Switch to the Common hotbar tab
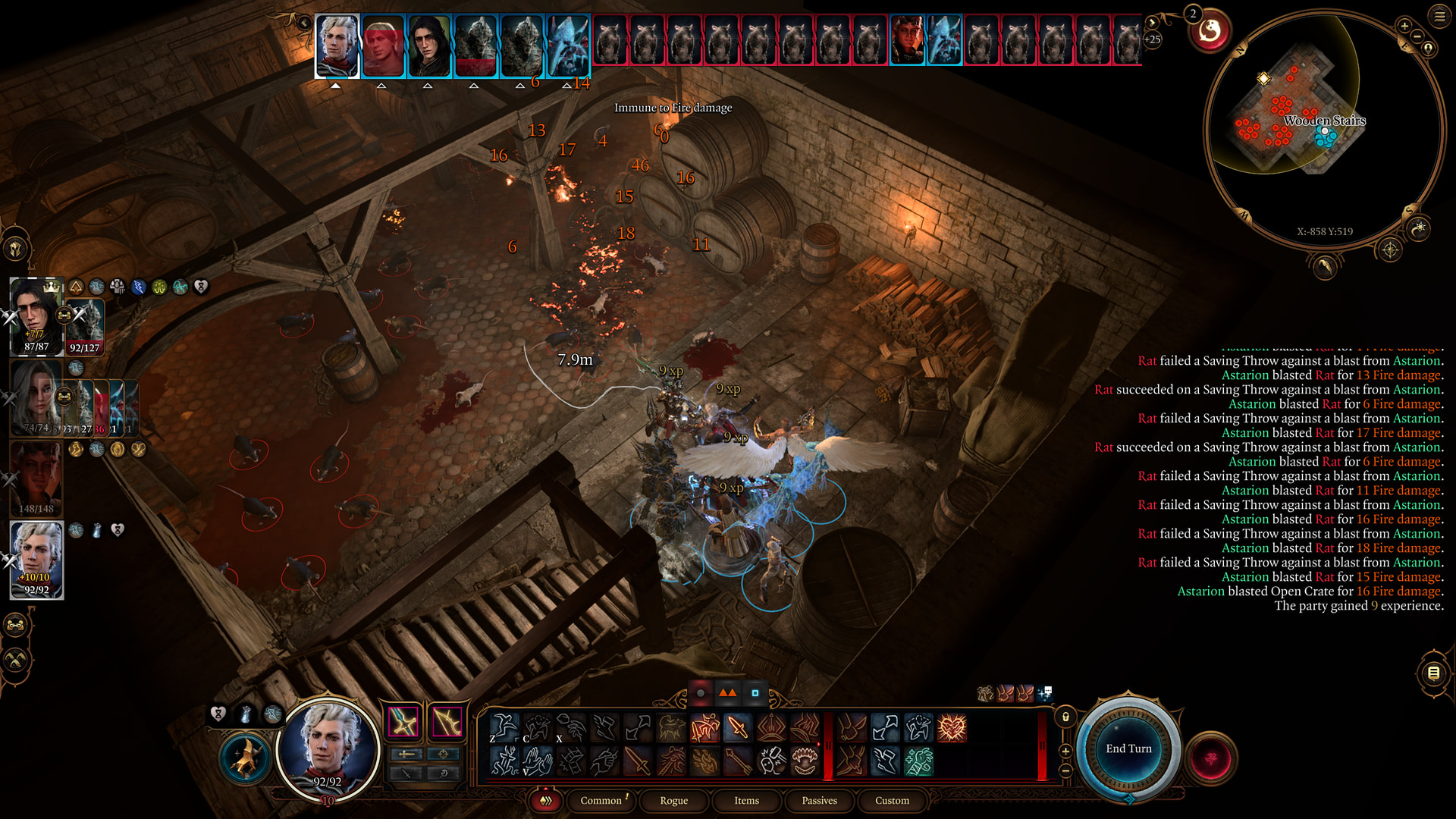Screen dimensions: 1456x819 tap(601, 800)
